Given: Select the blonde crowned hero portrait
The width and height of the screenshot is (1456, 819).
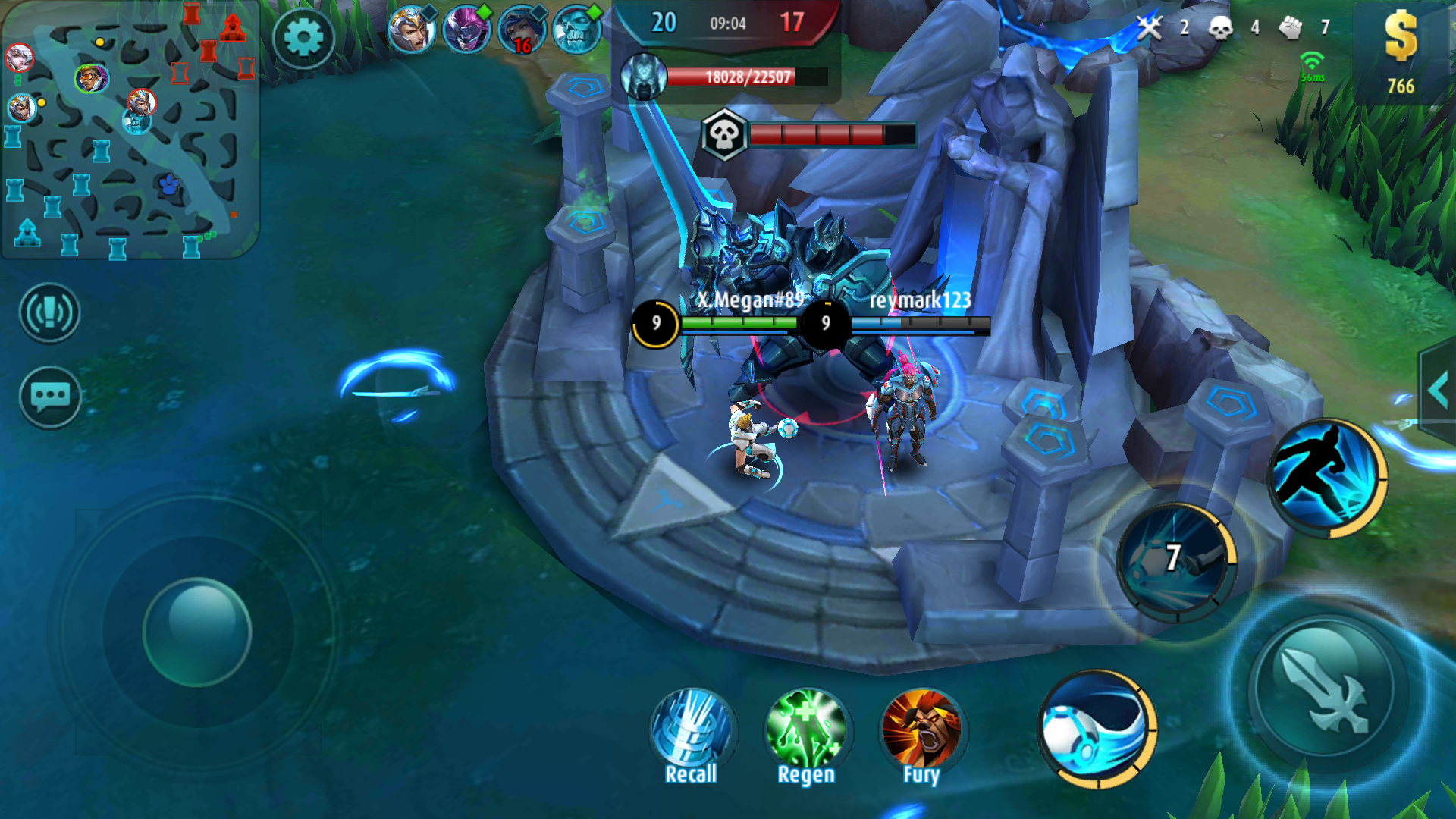Looking at the screenshot, I should [411, 30].
